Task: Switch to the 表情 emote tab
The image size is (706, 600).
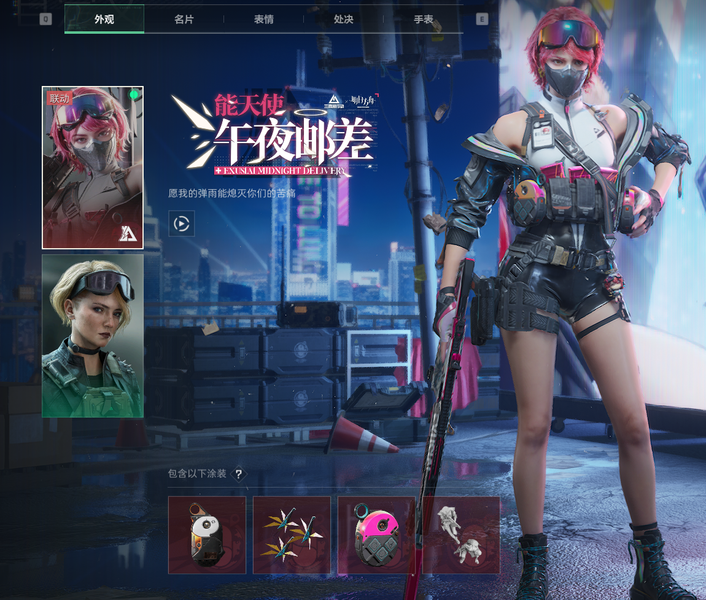Action: point(264,19)
